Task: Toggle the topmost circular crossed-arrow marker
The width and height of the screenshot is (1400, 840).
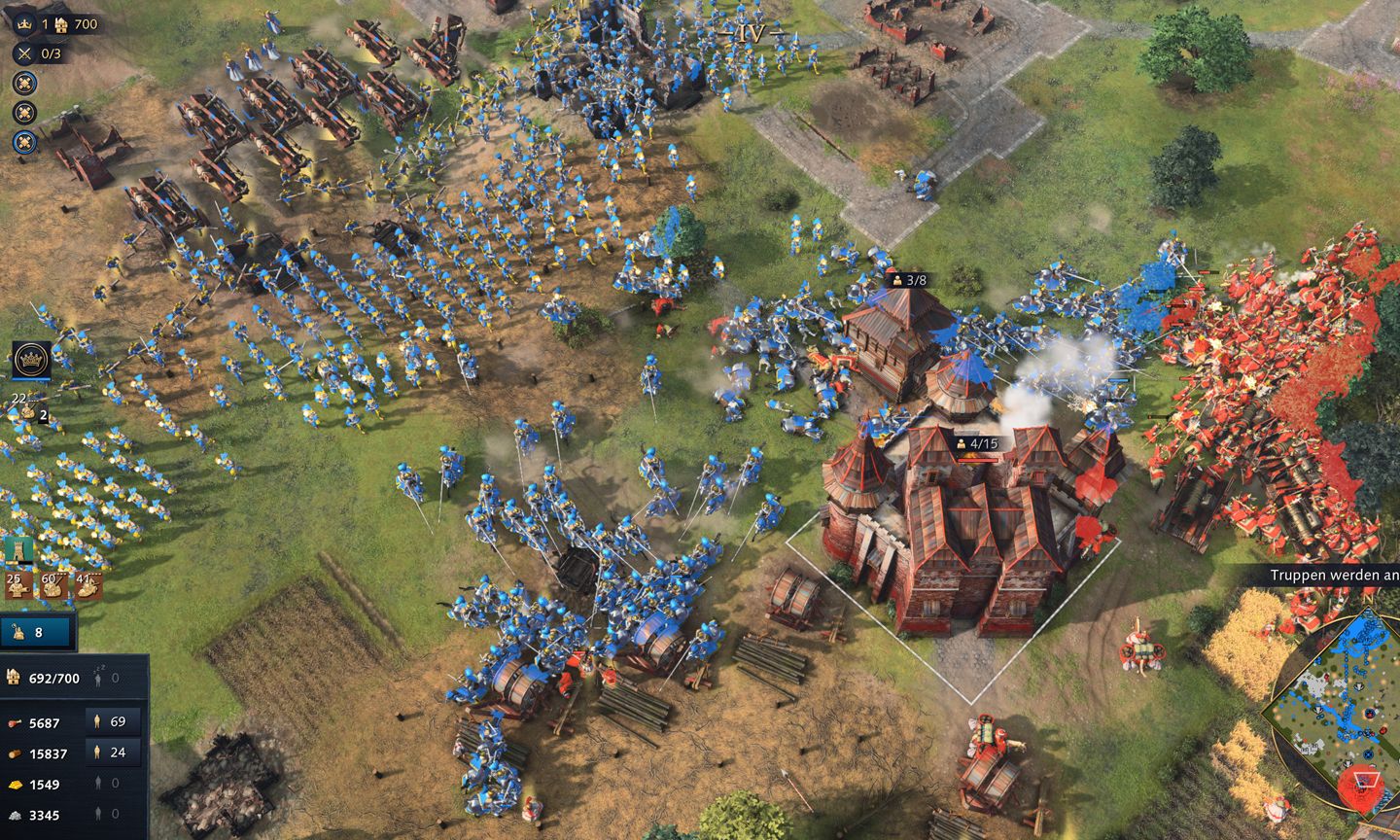Action: [x=24, y=82]
